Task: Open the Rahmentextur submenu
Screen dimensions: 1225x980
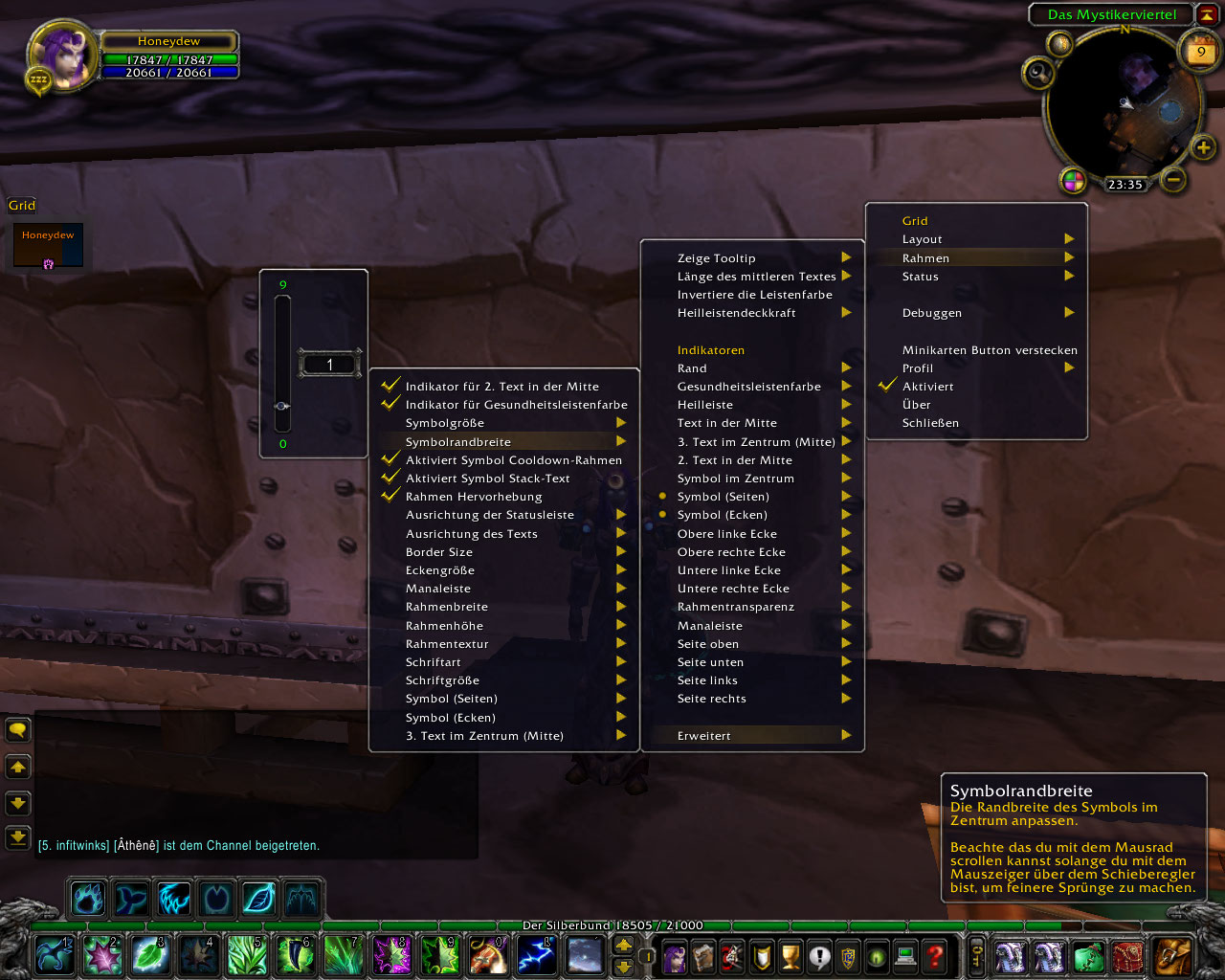Action: tap(447, 644)
